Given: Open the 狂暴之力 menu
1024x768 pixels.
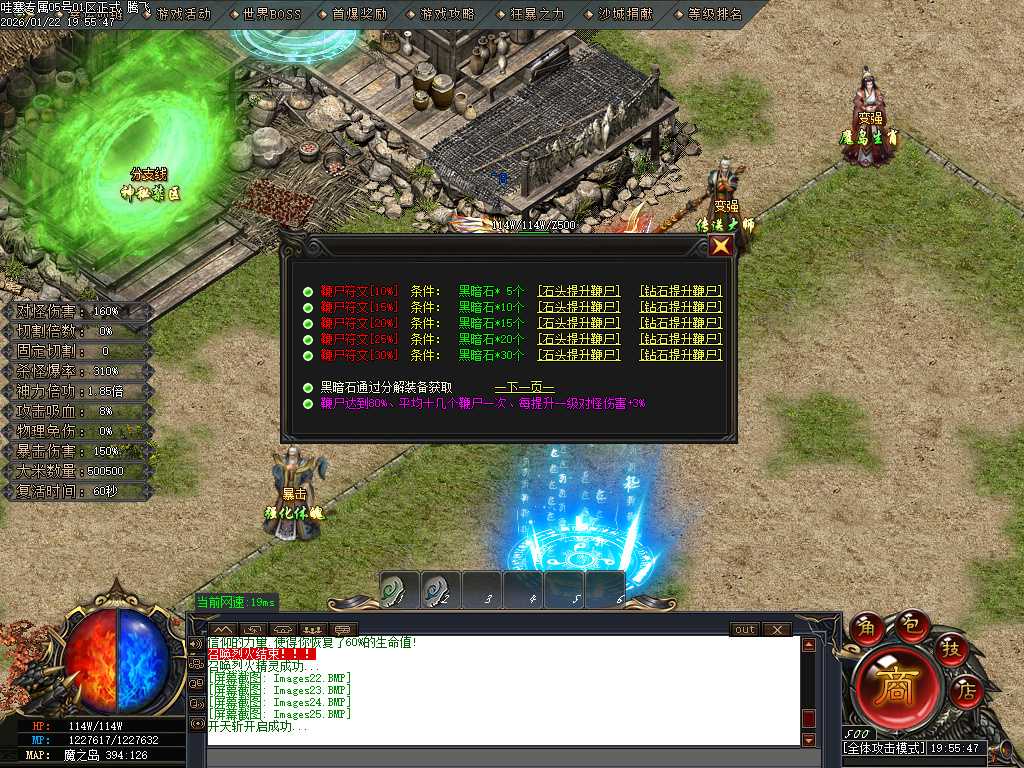Looking at the screenshot, I should coord(537,14).
